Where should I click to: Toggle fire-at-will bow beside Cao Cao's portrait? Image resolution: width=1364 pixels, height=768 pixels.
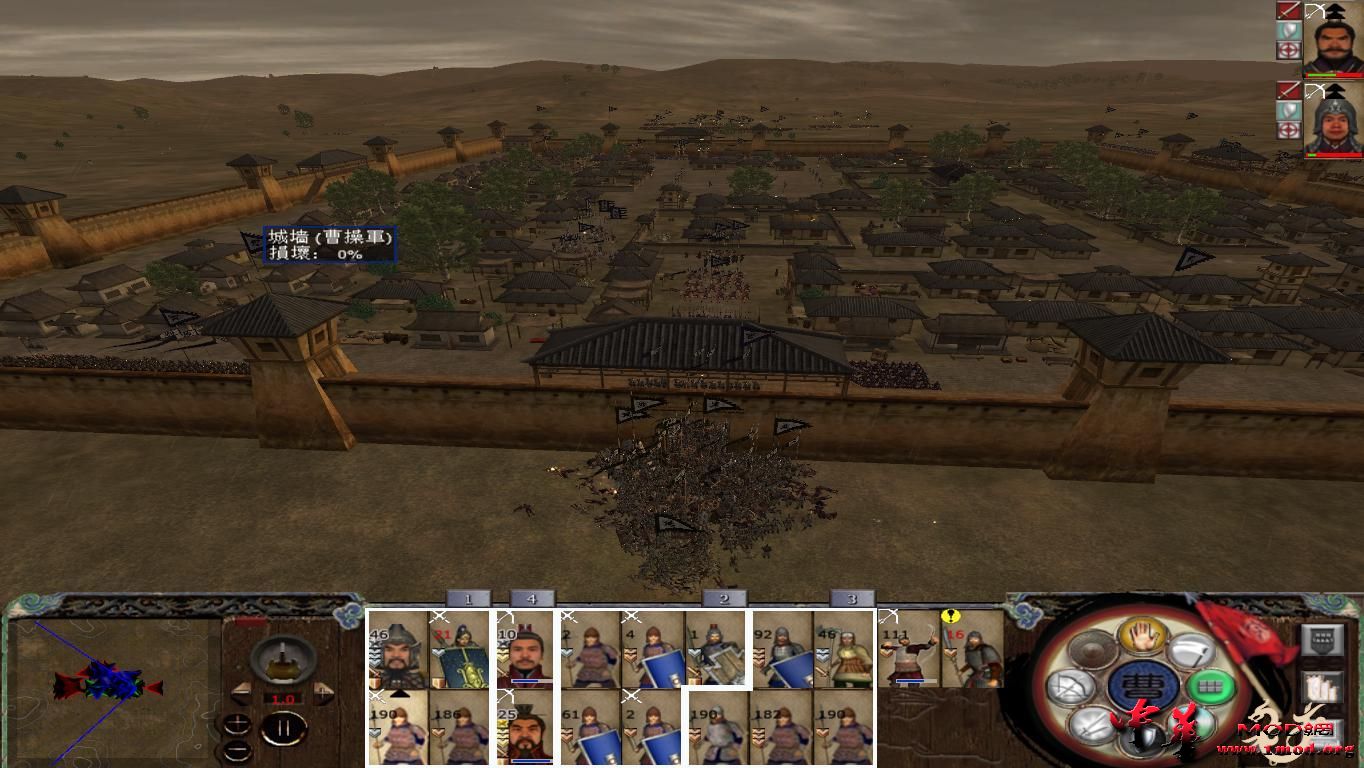point(1314,11)
